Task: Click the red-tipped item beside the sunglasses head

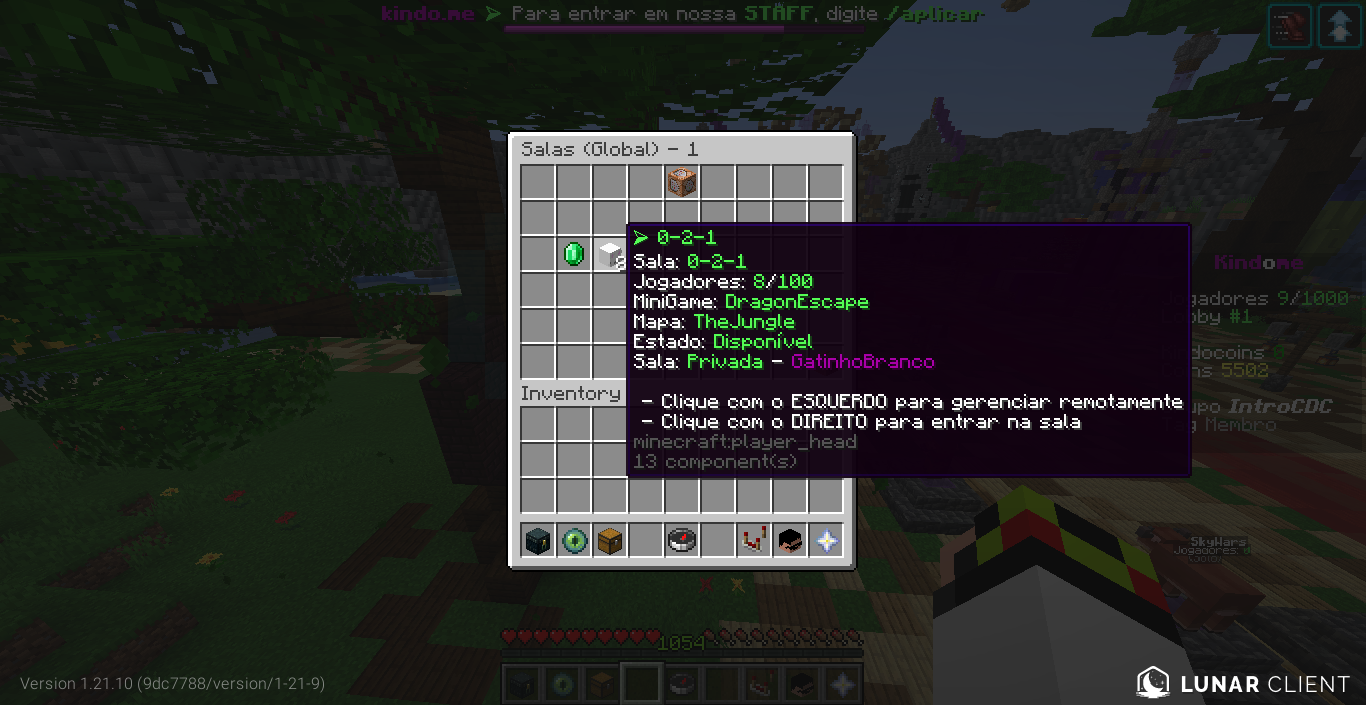Action: 754,541
